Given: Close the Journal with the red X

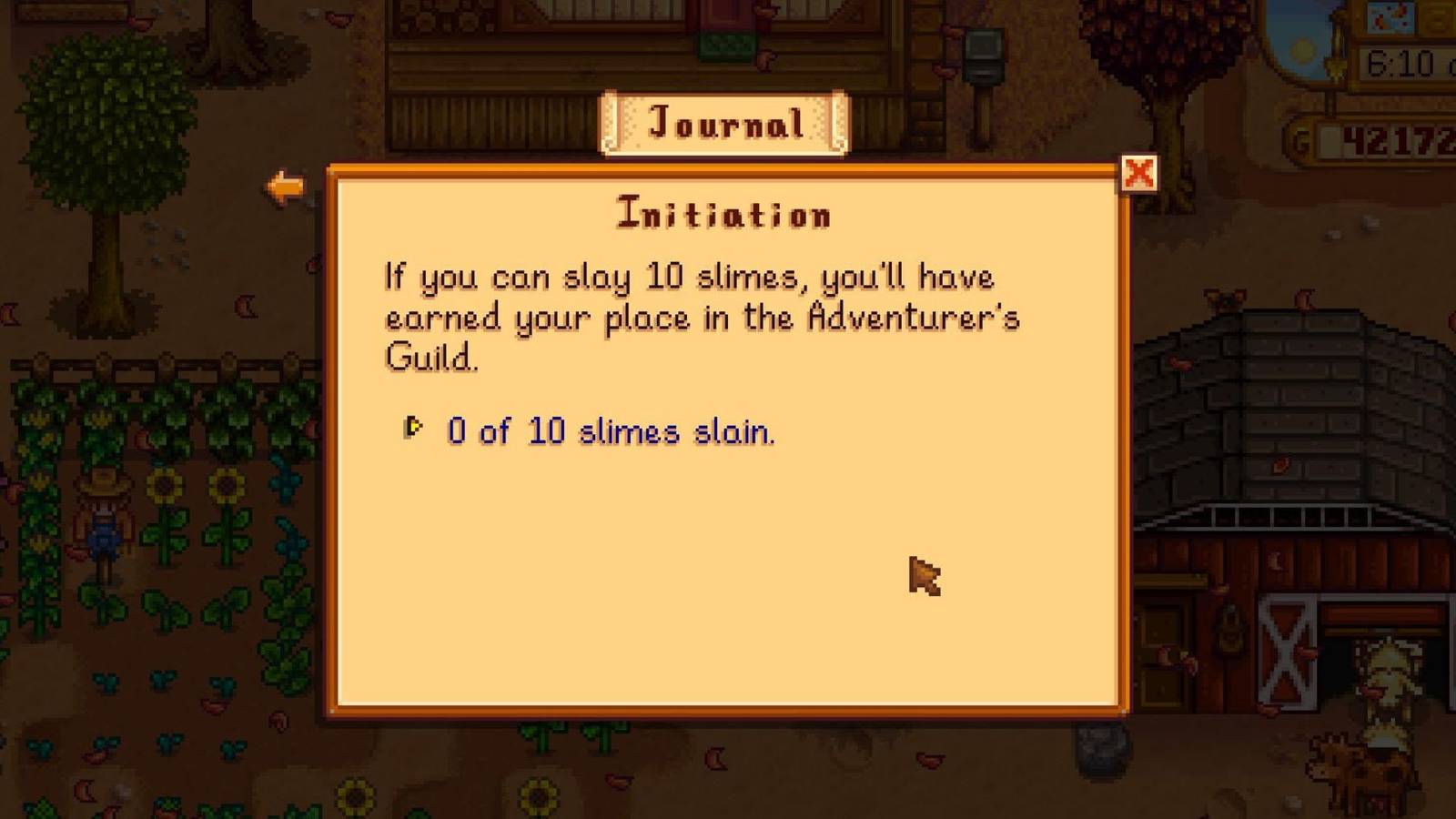Looking at the screenshot, I should click(x=1140, y=174).
